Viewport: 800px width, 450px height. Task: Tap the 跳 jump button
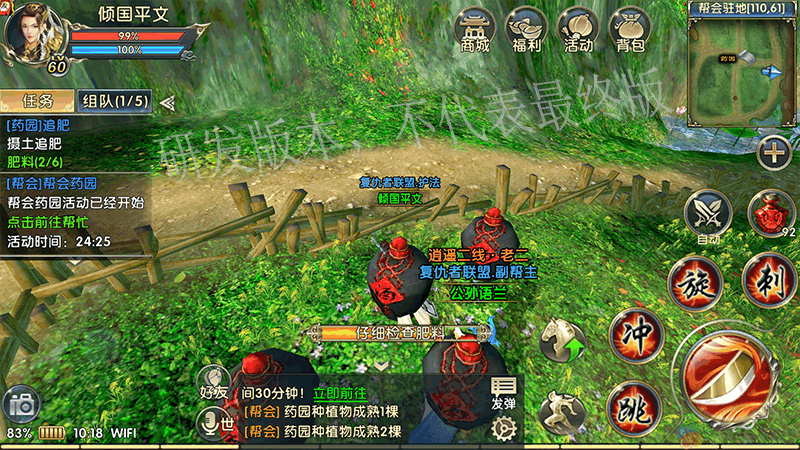click(x=630, y=406)
